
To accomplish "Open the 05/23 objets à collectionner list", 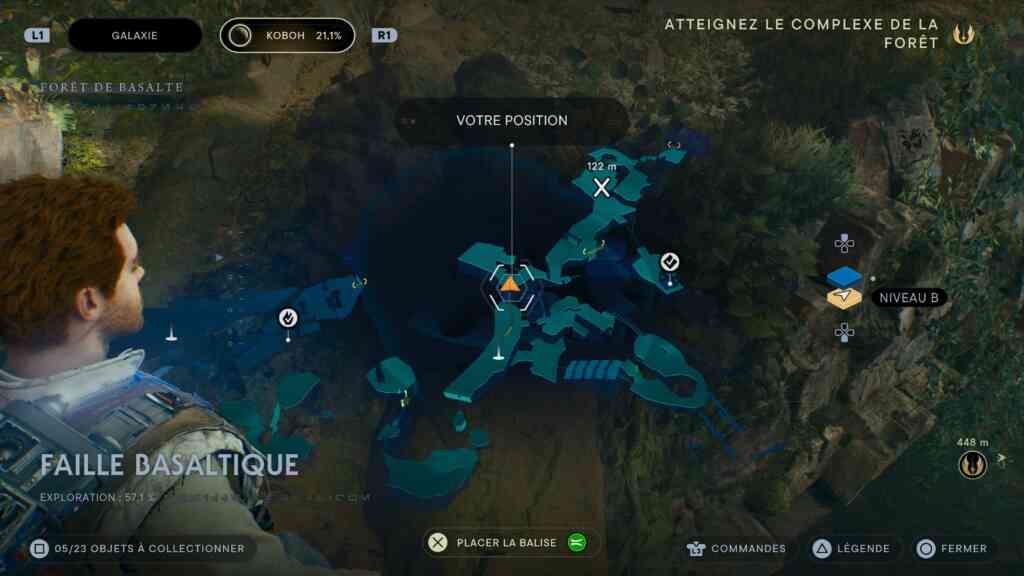I will coord(138,548).
